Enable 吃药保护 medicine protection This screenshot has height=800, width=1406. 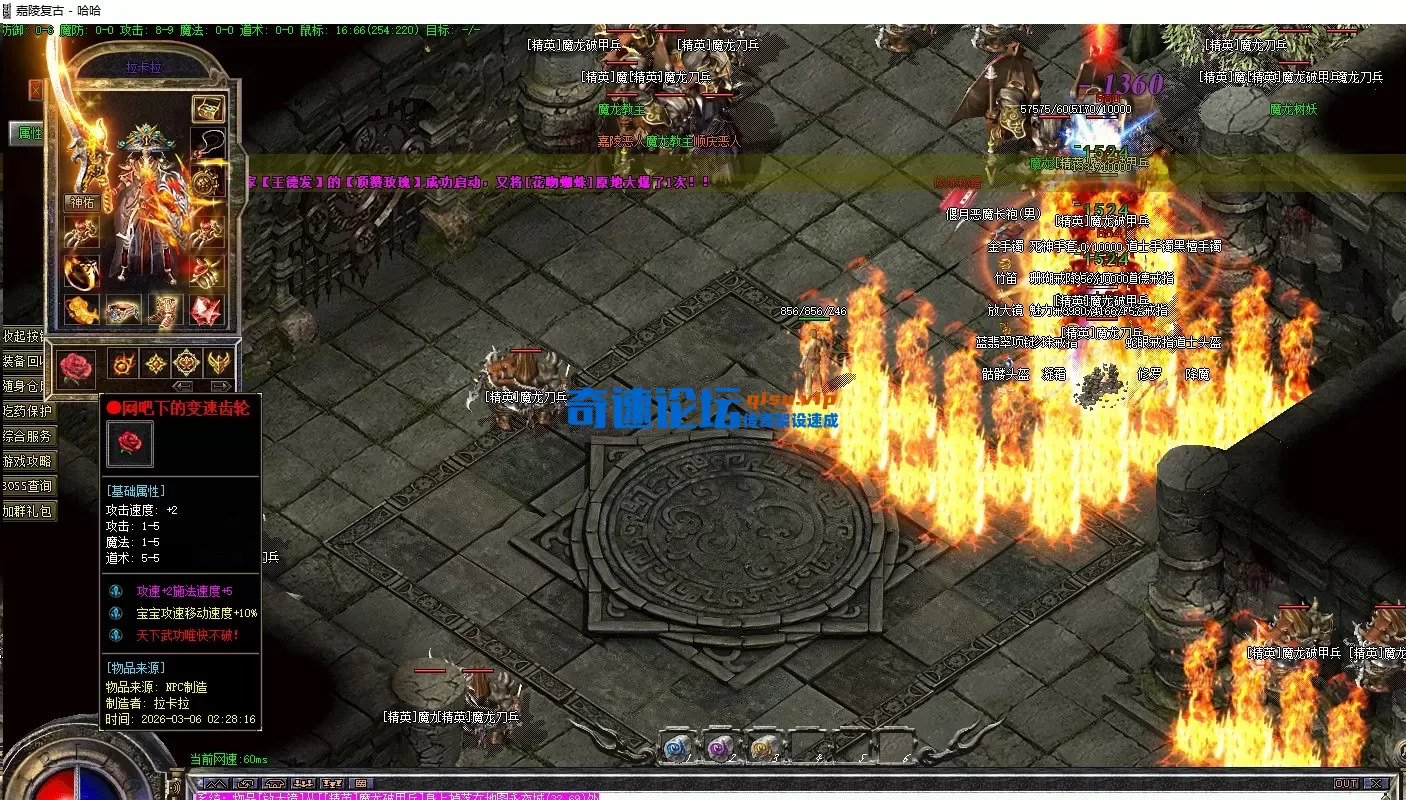(27, 412)
